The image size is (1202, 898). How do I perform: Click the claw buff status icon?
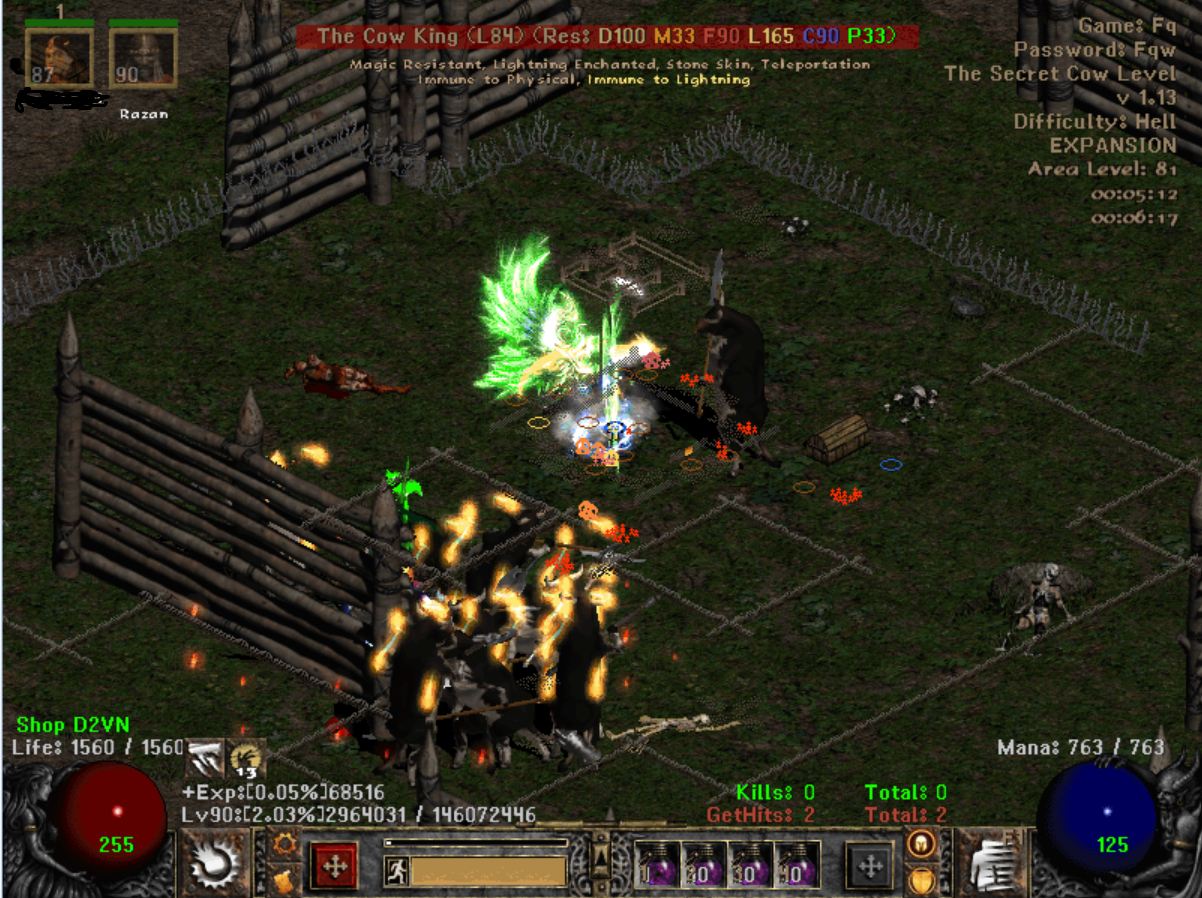(205, 758)
